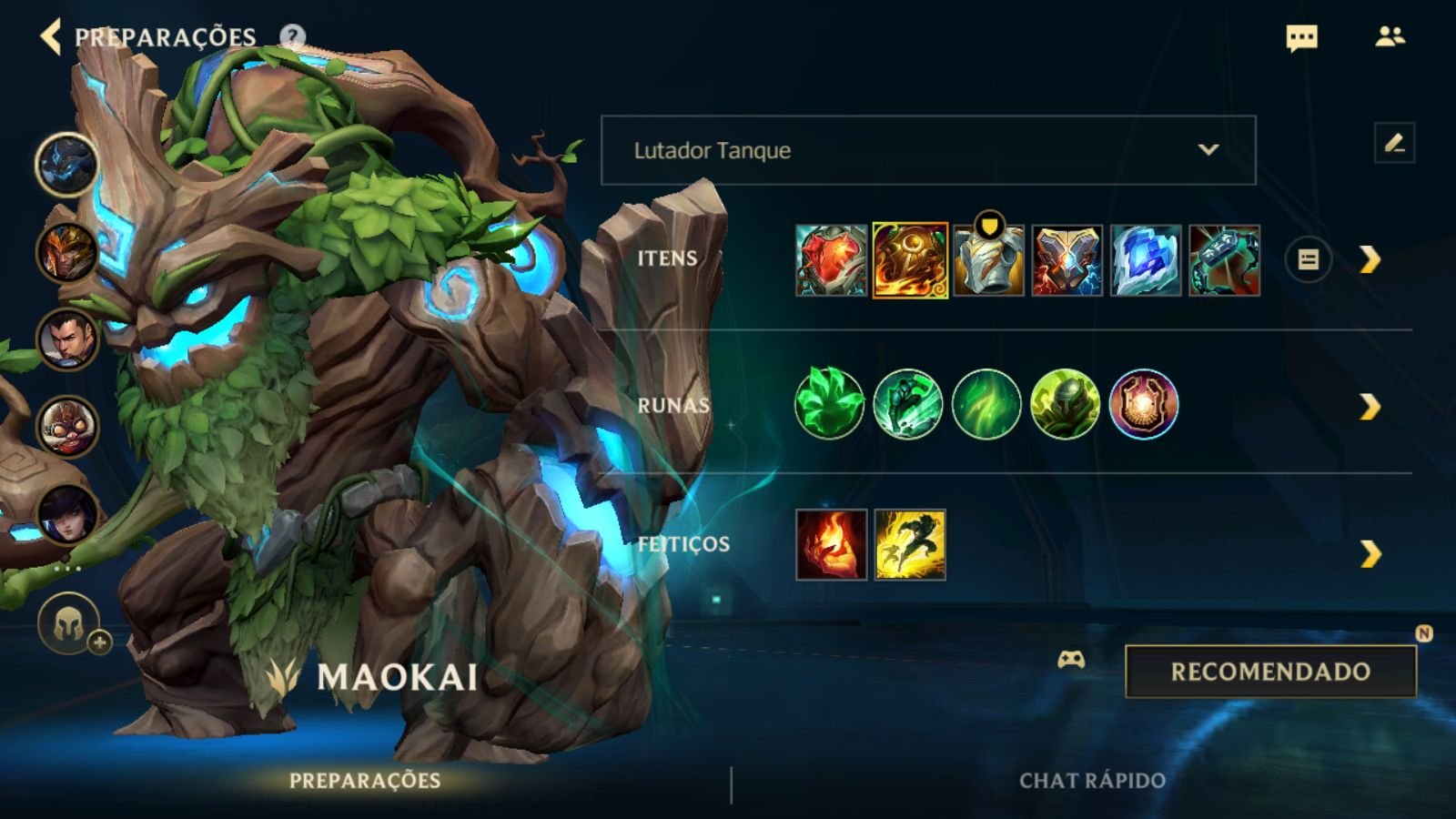Select the red heart armor item

pos(831,260)
